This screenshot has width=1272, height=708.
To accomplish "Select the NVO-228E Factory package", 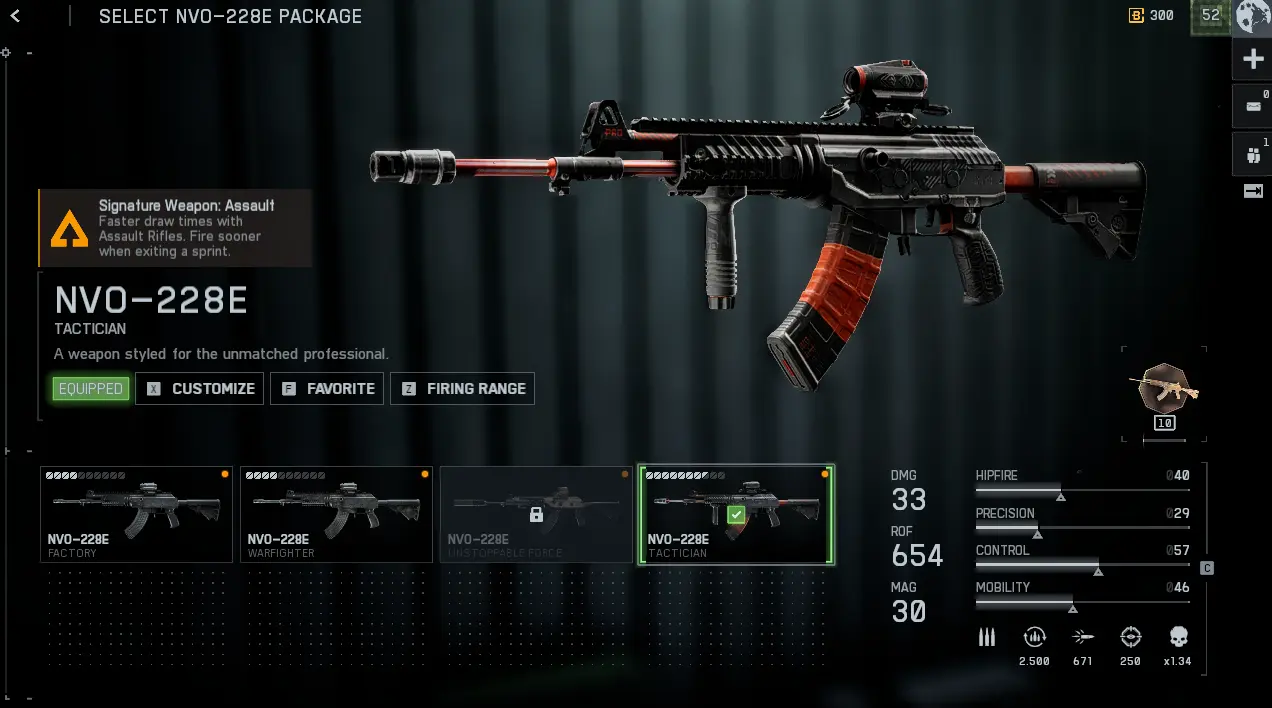I will (x=137, y=514).
